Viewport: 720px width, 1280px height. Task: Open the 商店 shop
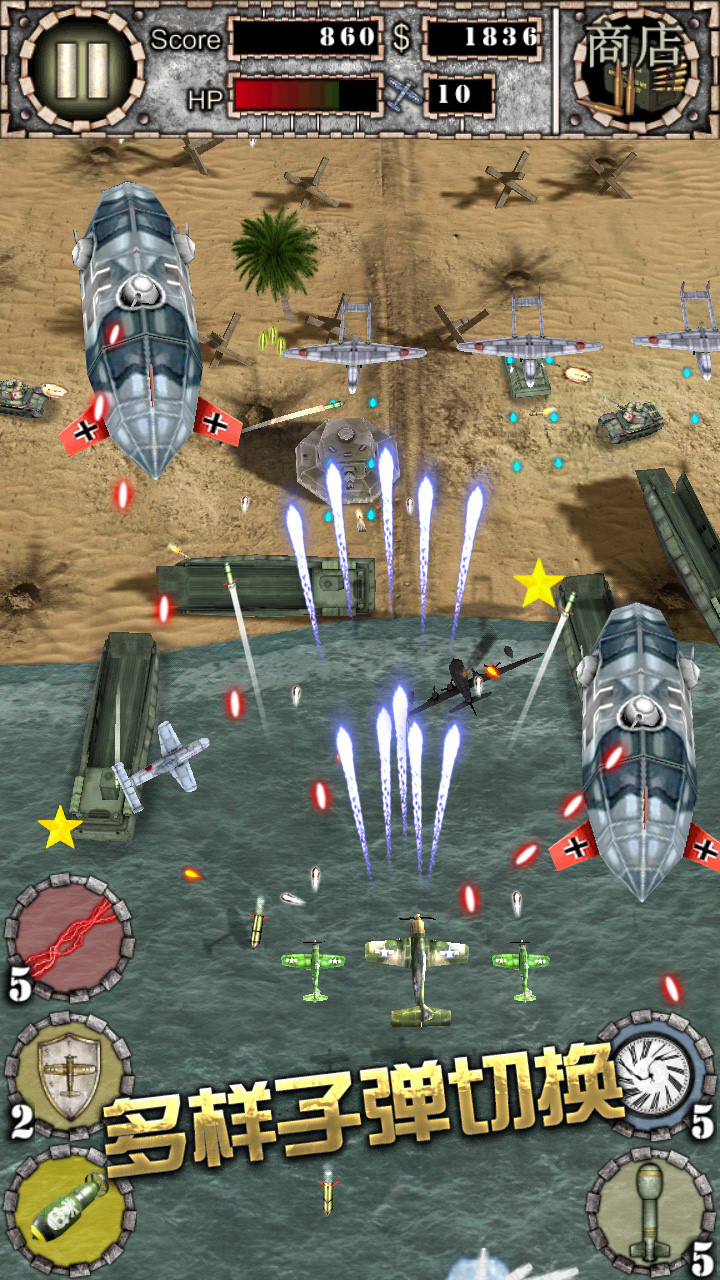tap(637, 69)
